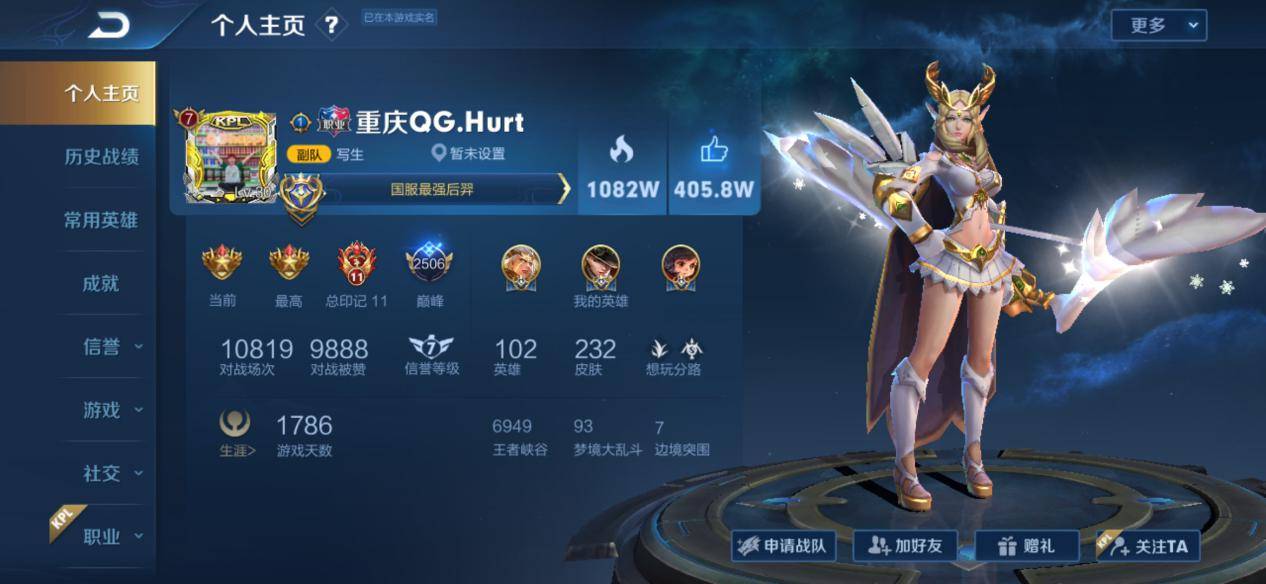Expand the 信誉 sidebar section
The width and height of the screenshot is (1266, 584).
pyautogui.click(x=110, y=347)
